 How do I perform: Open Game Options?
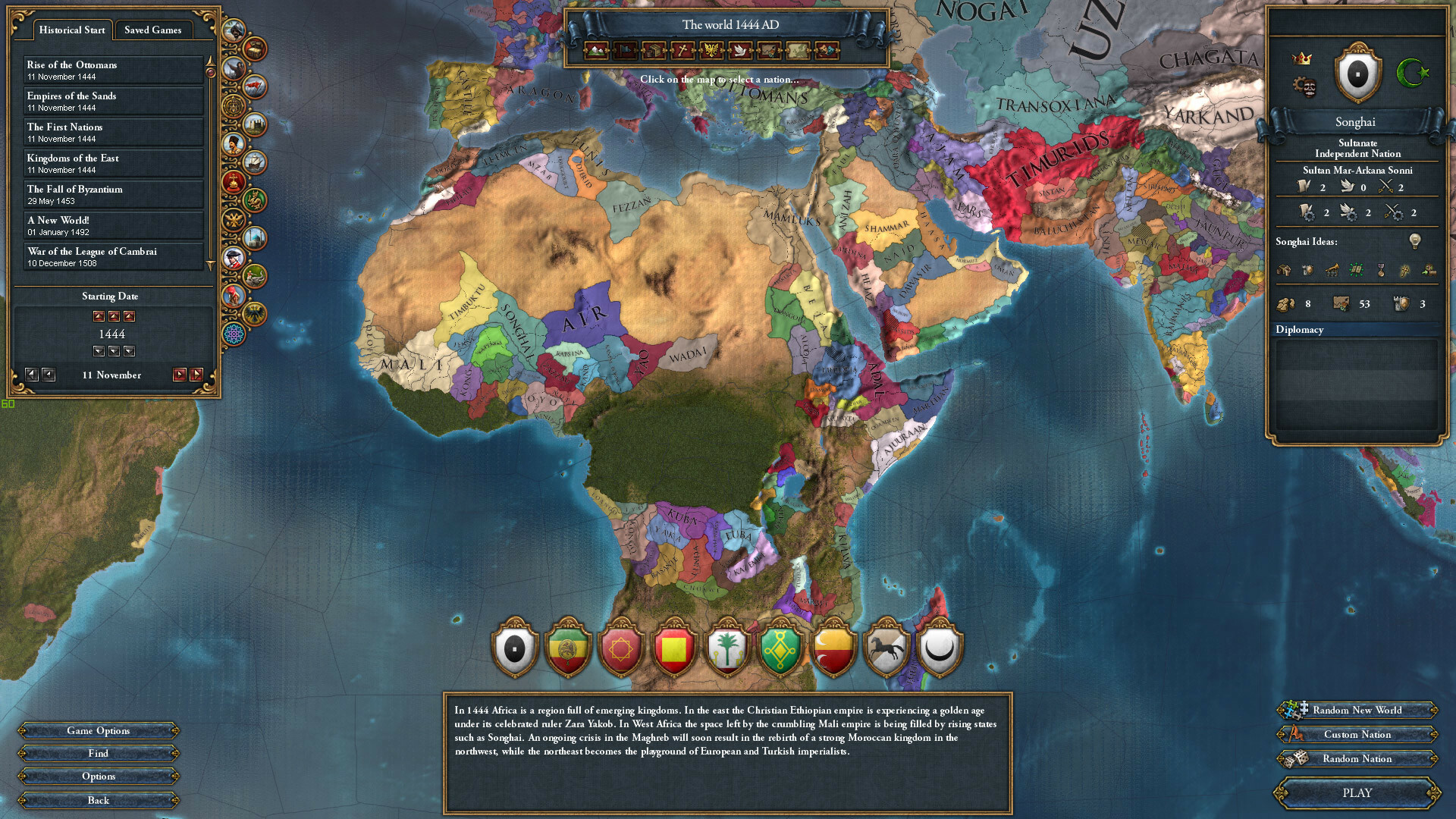click(99, 730)
